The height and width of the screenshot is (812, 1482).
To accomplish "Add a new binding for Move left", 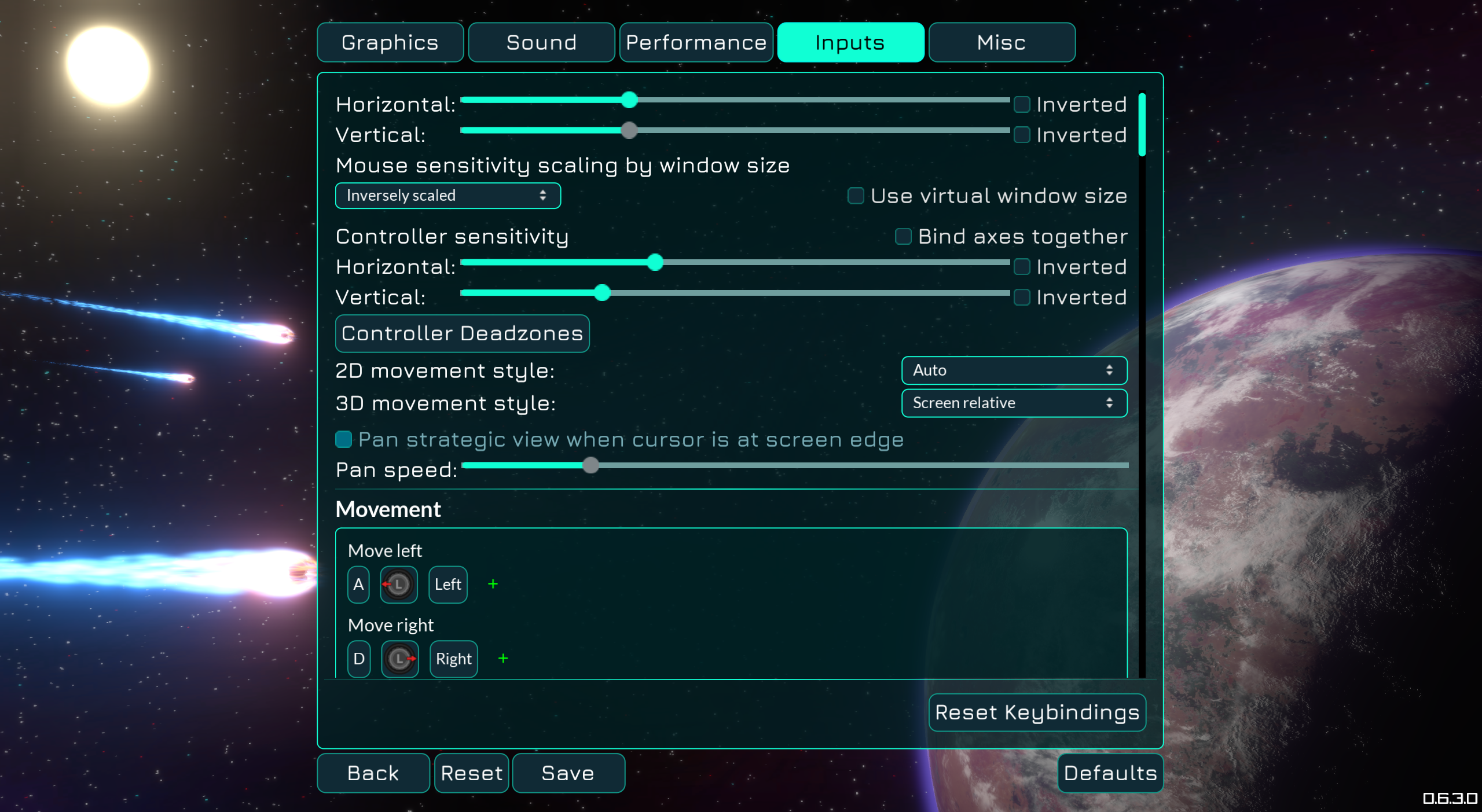I will point(493,584).
